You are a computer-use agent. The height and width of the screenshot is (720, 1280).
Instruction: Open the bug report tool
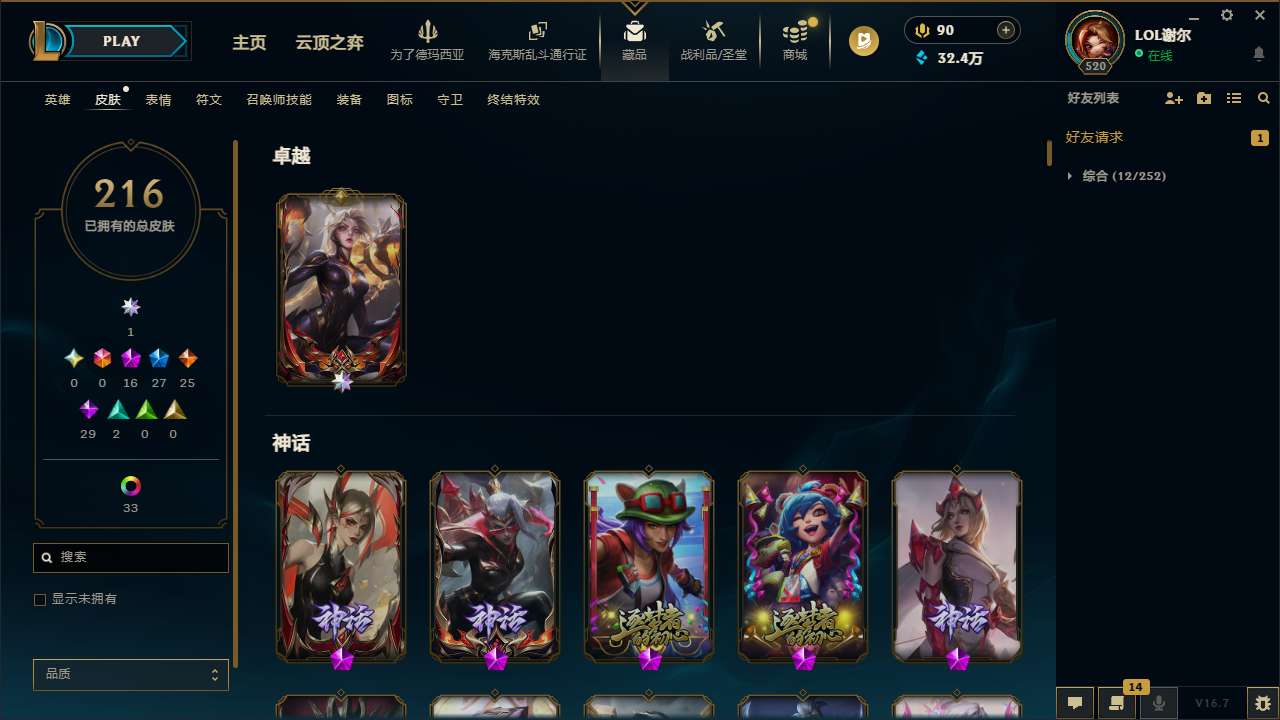(1263, 703)
